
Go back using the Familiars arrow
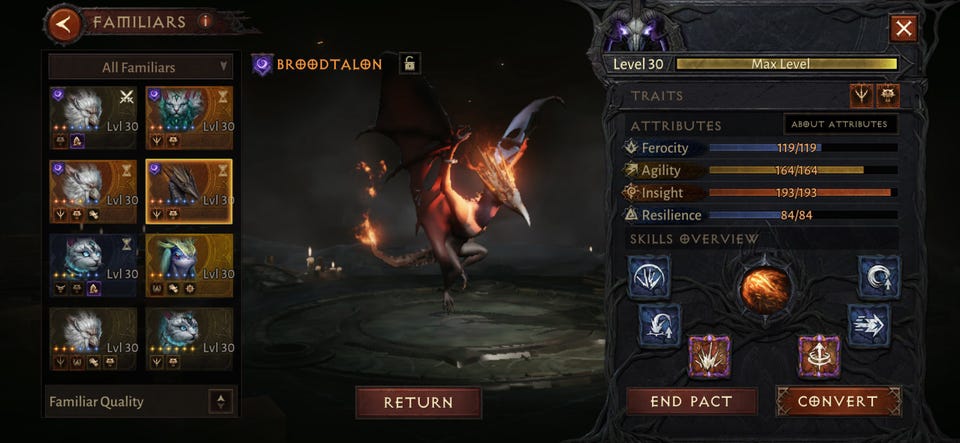point(64,23)
